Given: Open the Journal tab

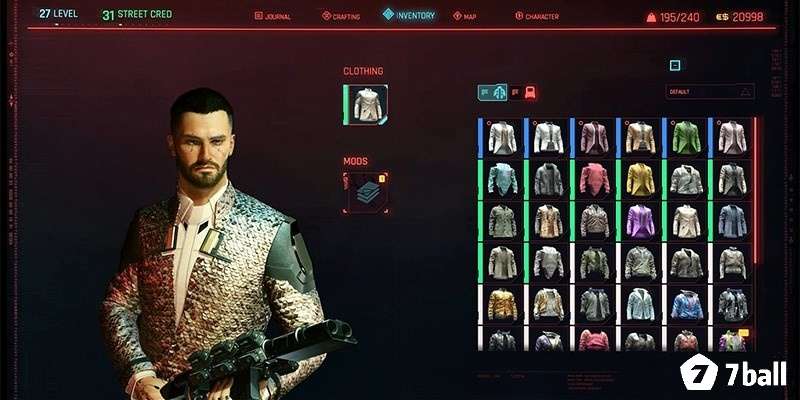Looking at the screenshot, I should [x=272, y=16].
